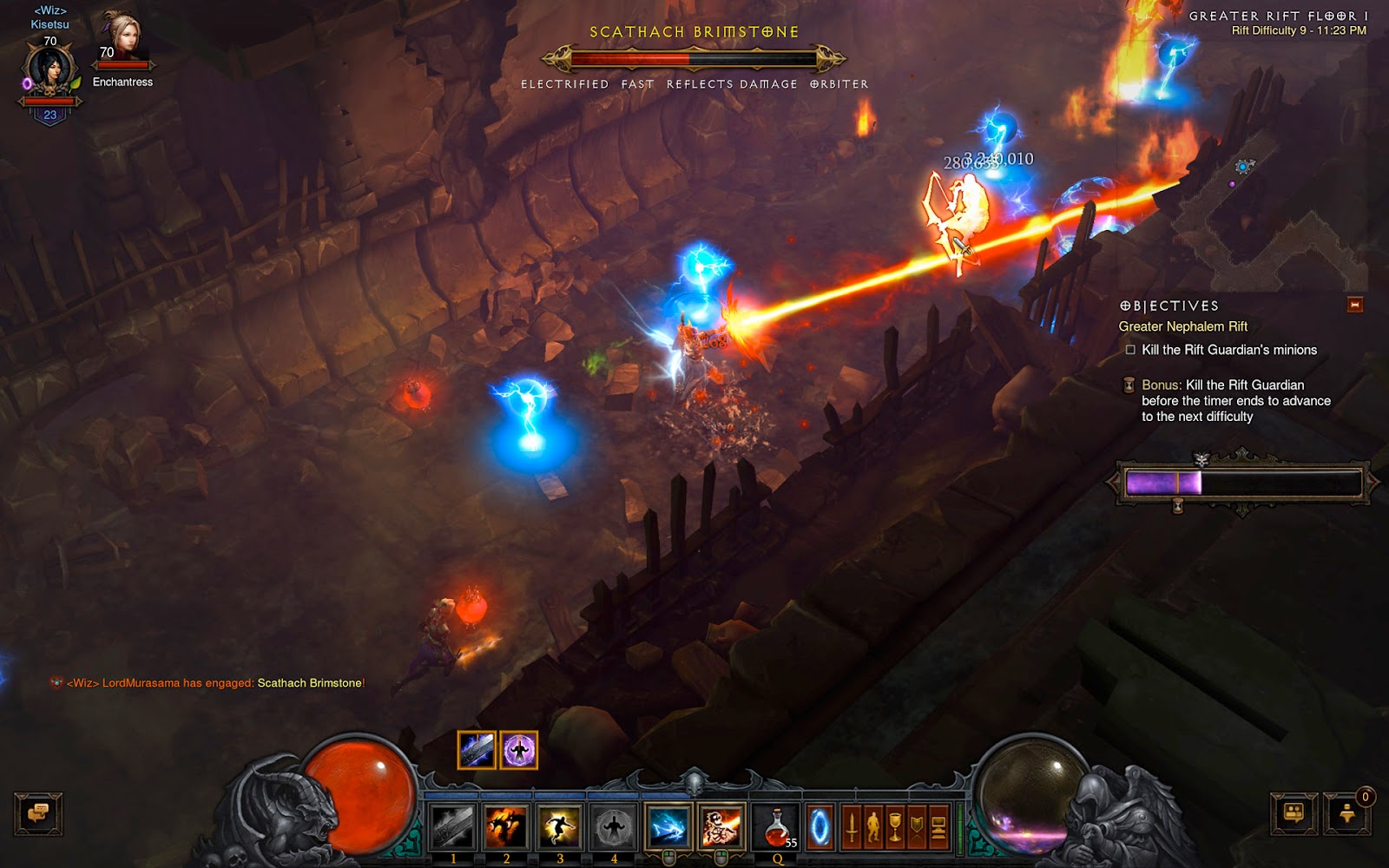Screen dimensions: 1389x868
Task: Select the fiery Disintegrate beam mouse skill
Action: coord(721,825)
